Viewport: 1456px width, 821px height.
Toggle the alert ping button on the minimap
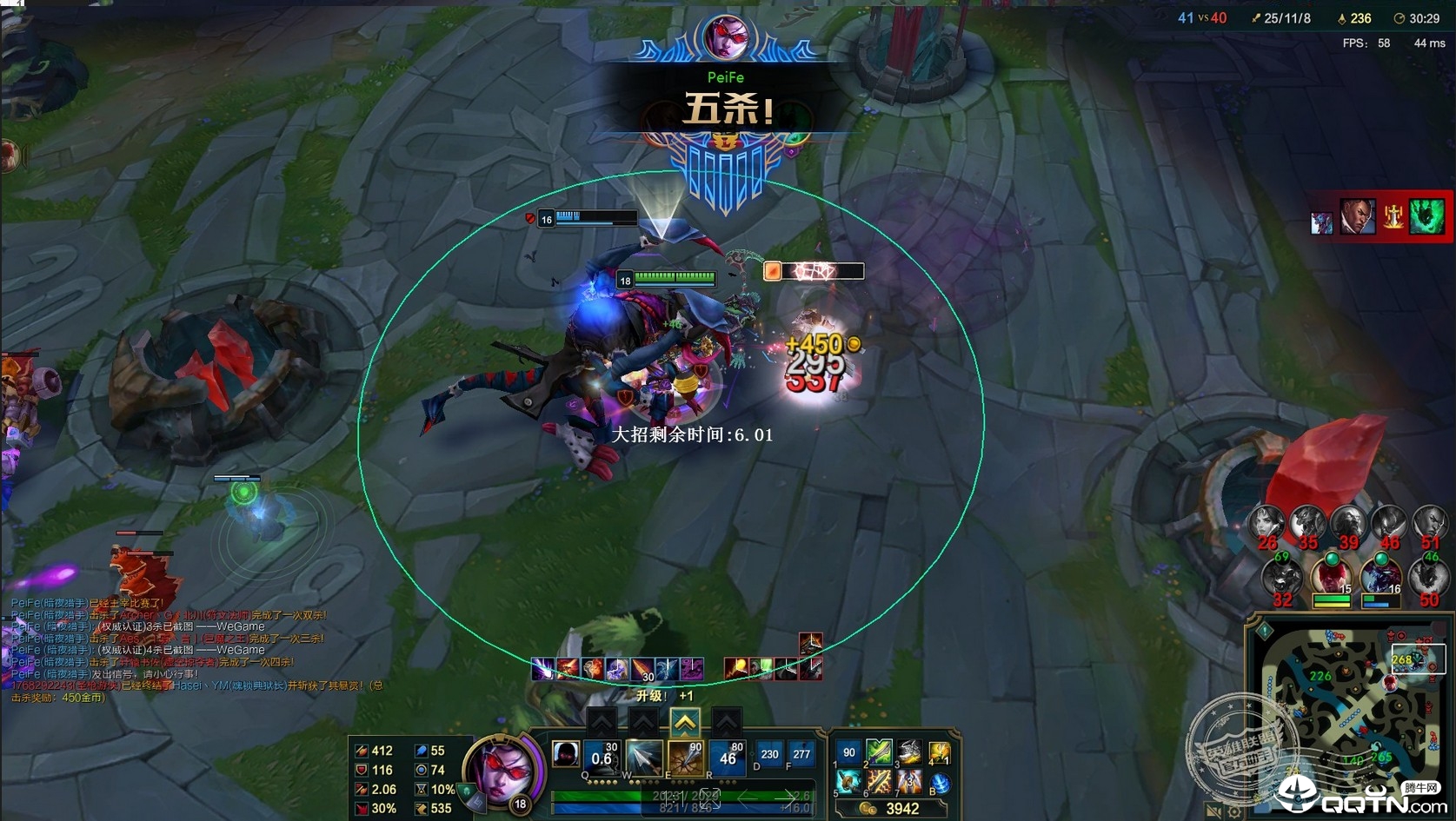pos(1266,631)
